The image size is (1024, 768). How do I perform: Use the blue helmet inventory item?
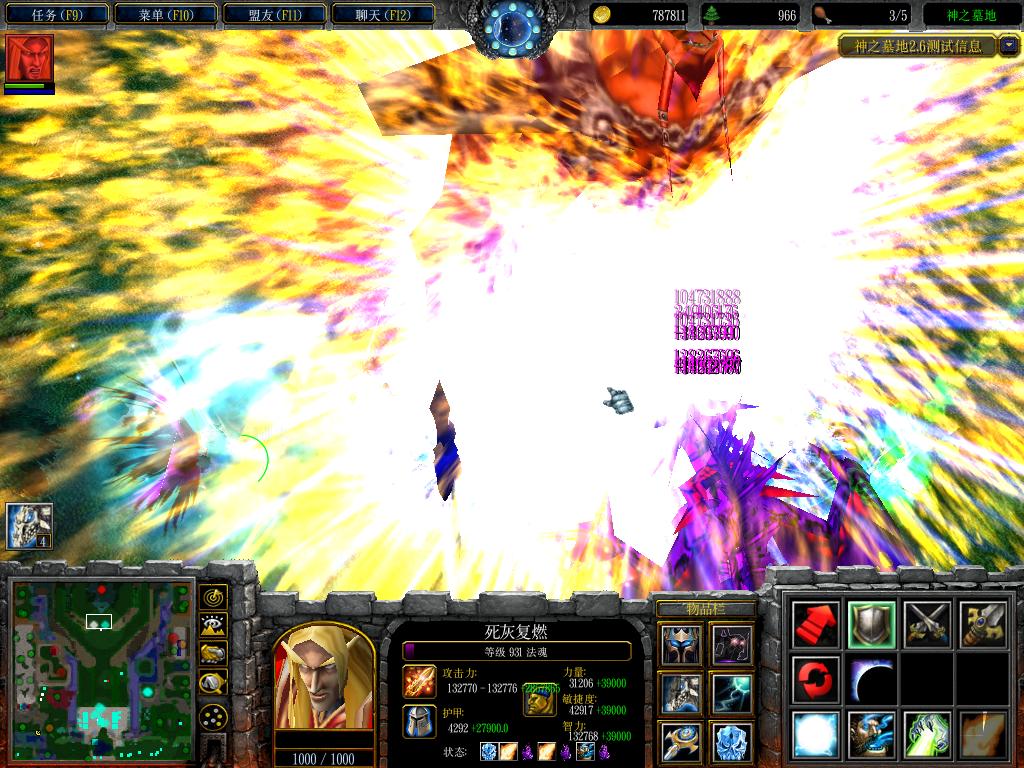680,644
